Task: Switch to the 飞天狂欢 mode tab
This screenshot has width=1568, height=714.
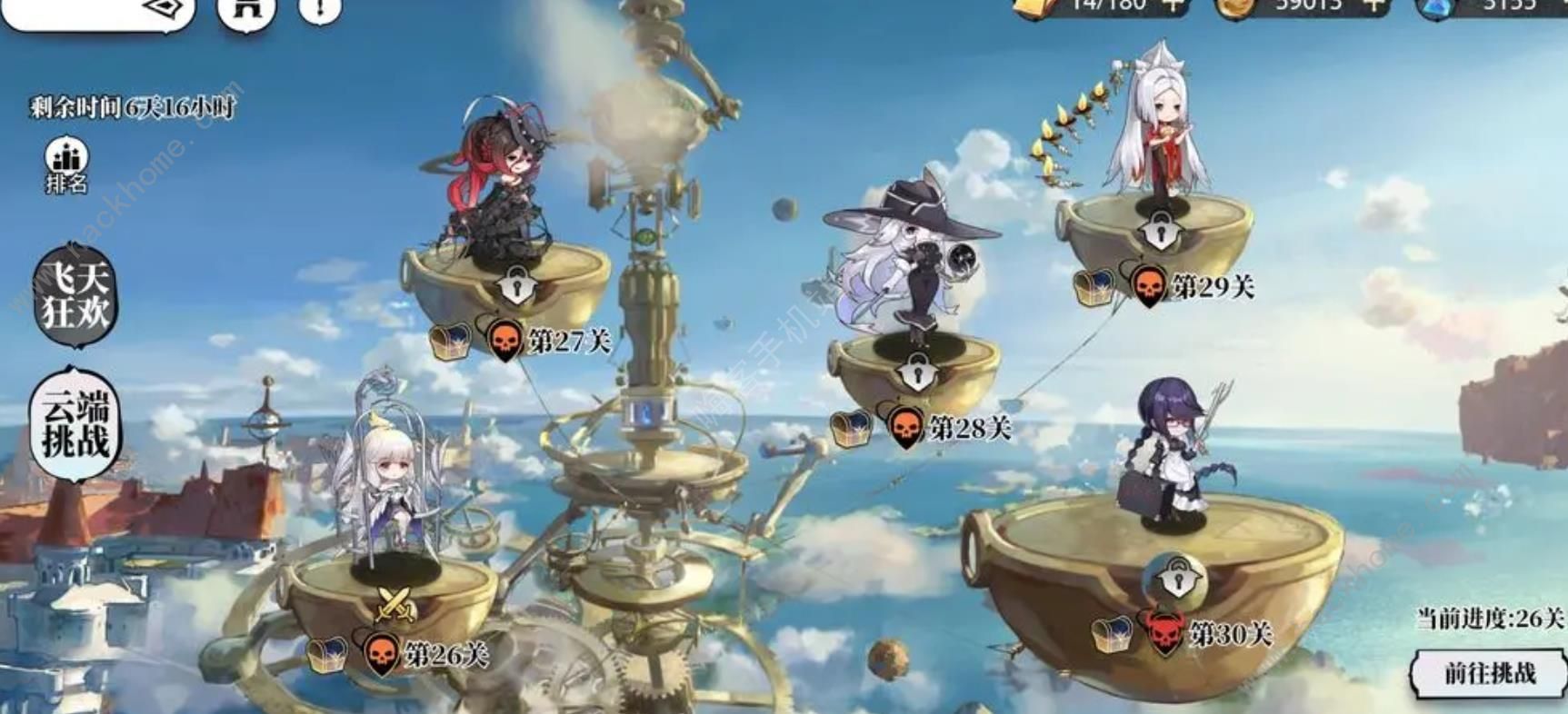Action: 75,296
